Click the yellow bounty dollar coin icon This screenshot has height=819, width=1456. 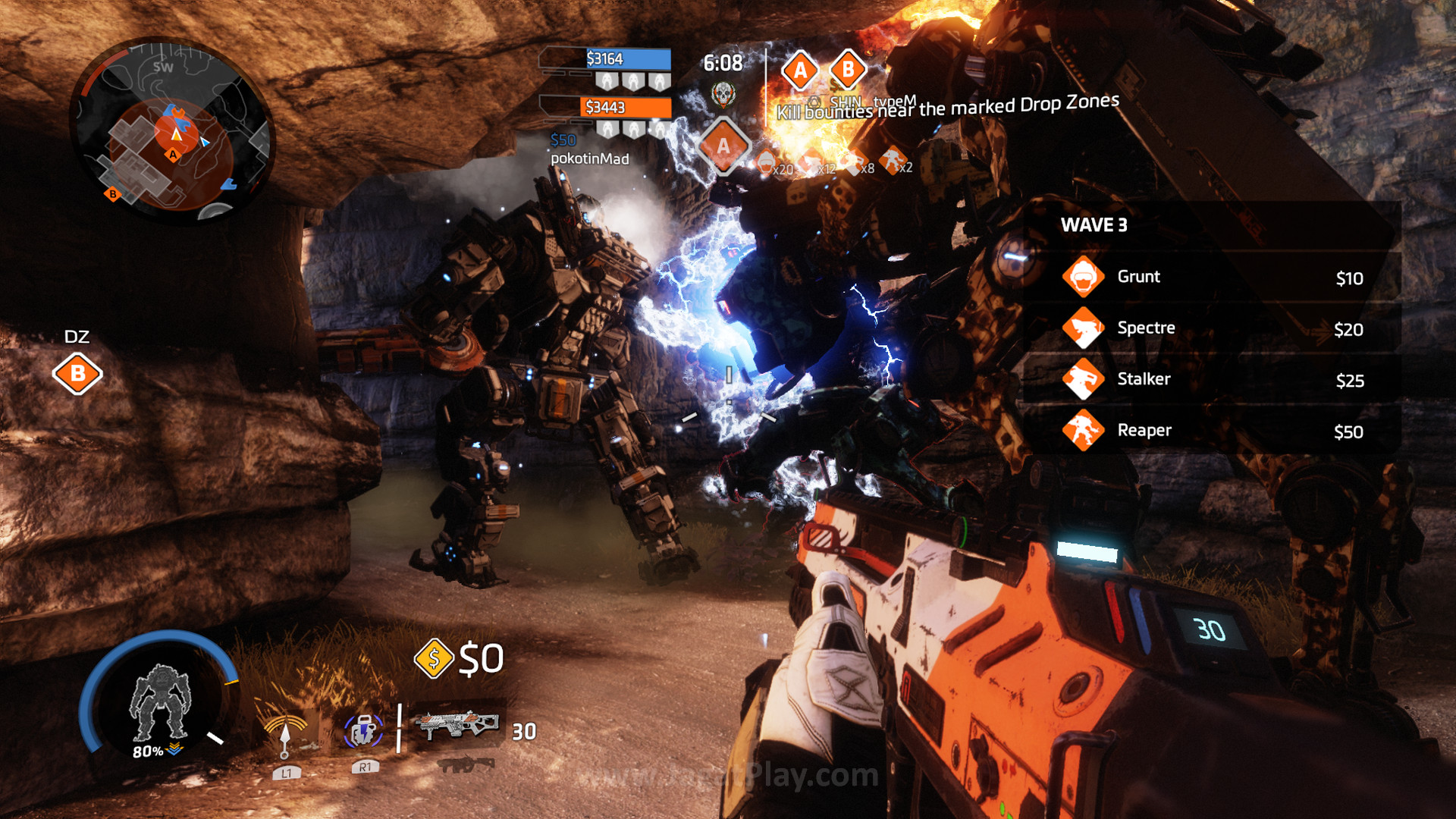(x=434, y=658)
